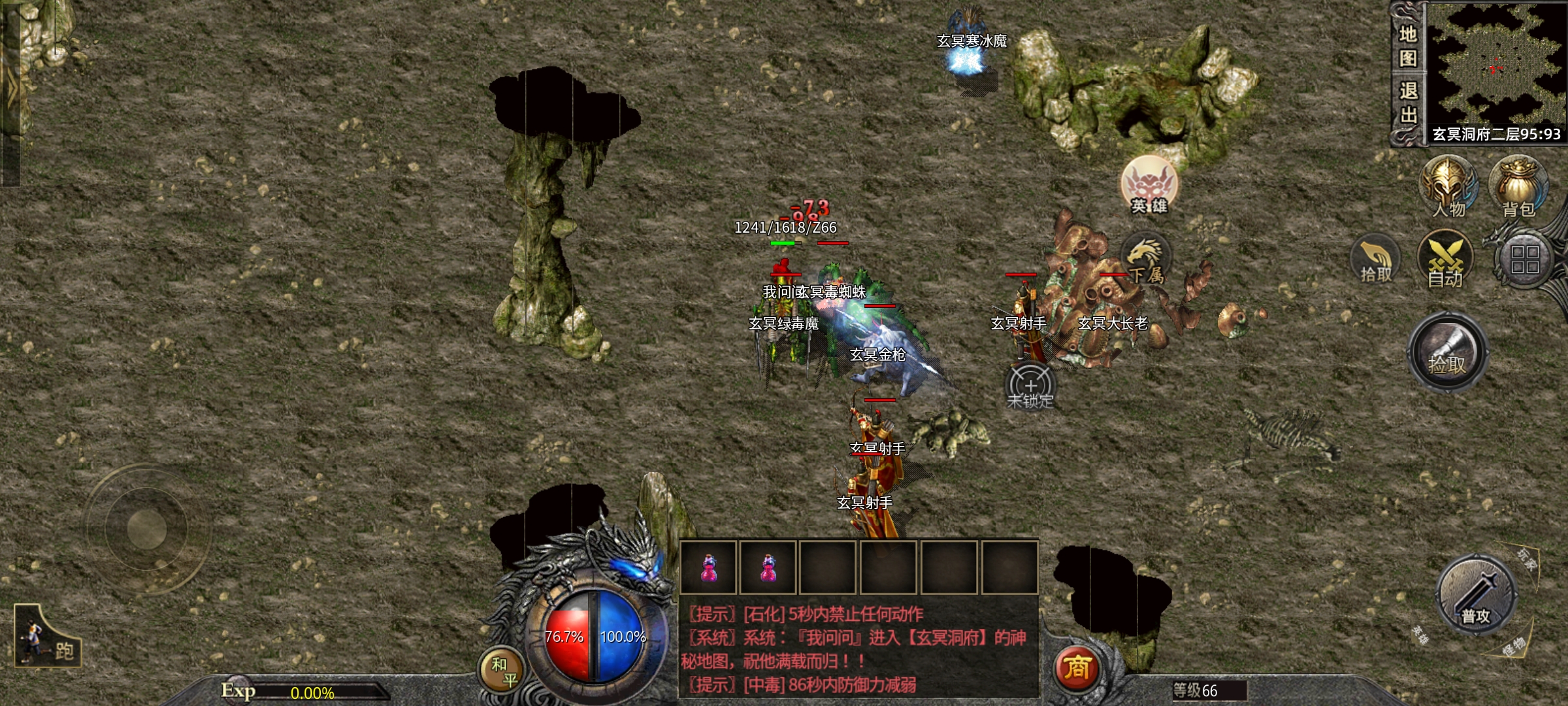The width and height of the screenshot is (1568, 706).
Task: Open the 人物 character panel
Action: (x=1448, y=186)
